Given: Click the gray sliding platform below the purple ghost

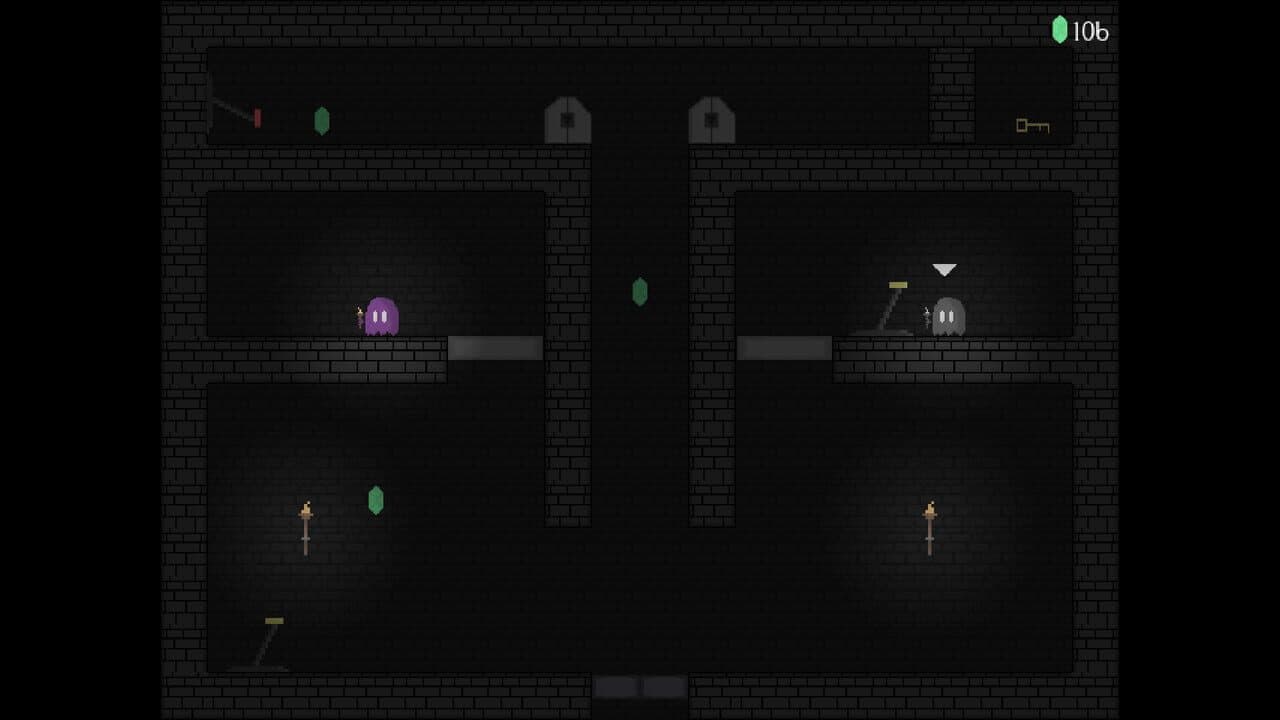Looking at the screenshot, I should 494,346.
